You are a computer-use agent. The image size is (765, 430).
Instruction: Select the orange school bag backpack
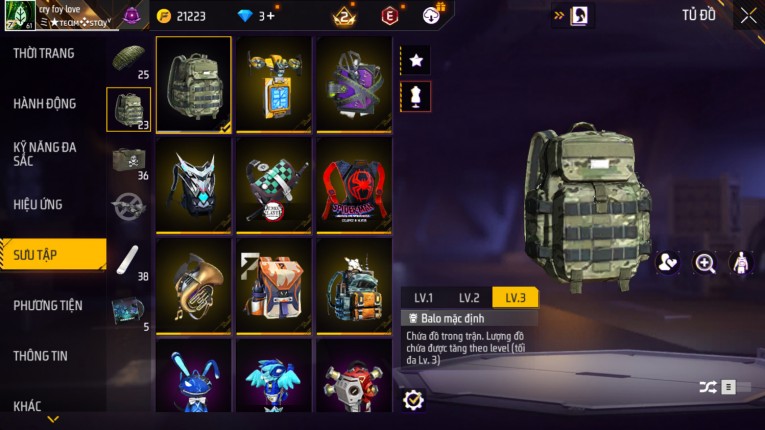pos(273,284)
